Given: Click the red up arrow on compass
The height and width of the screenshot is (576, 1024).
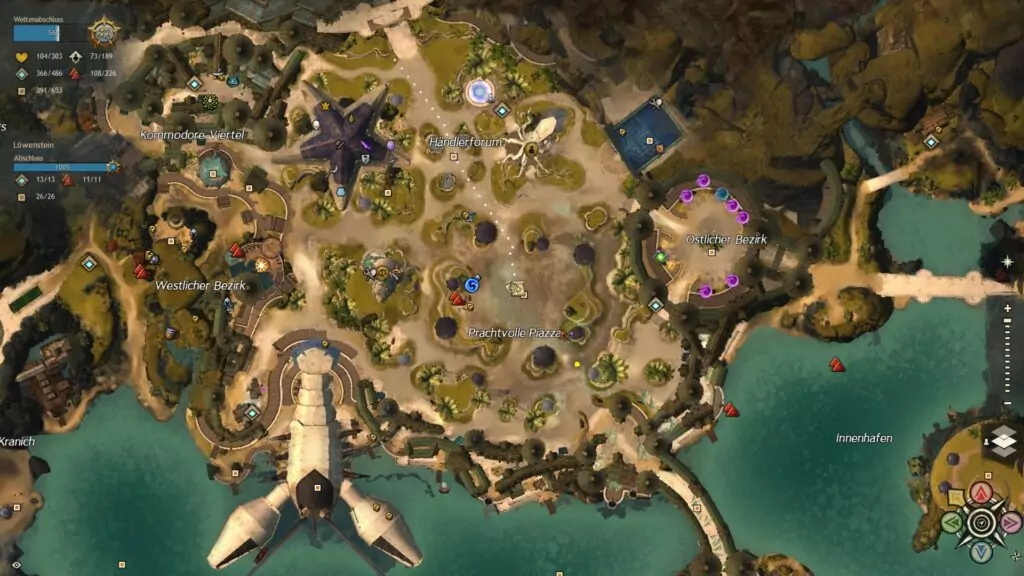Looking at the screenshot, I should pos(983,491).
